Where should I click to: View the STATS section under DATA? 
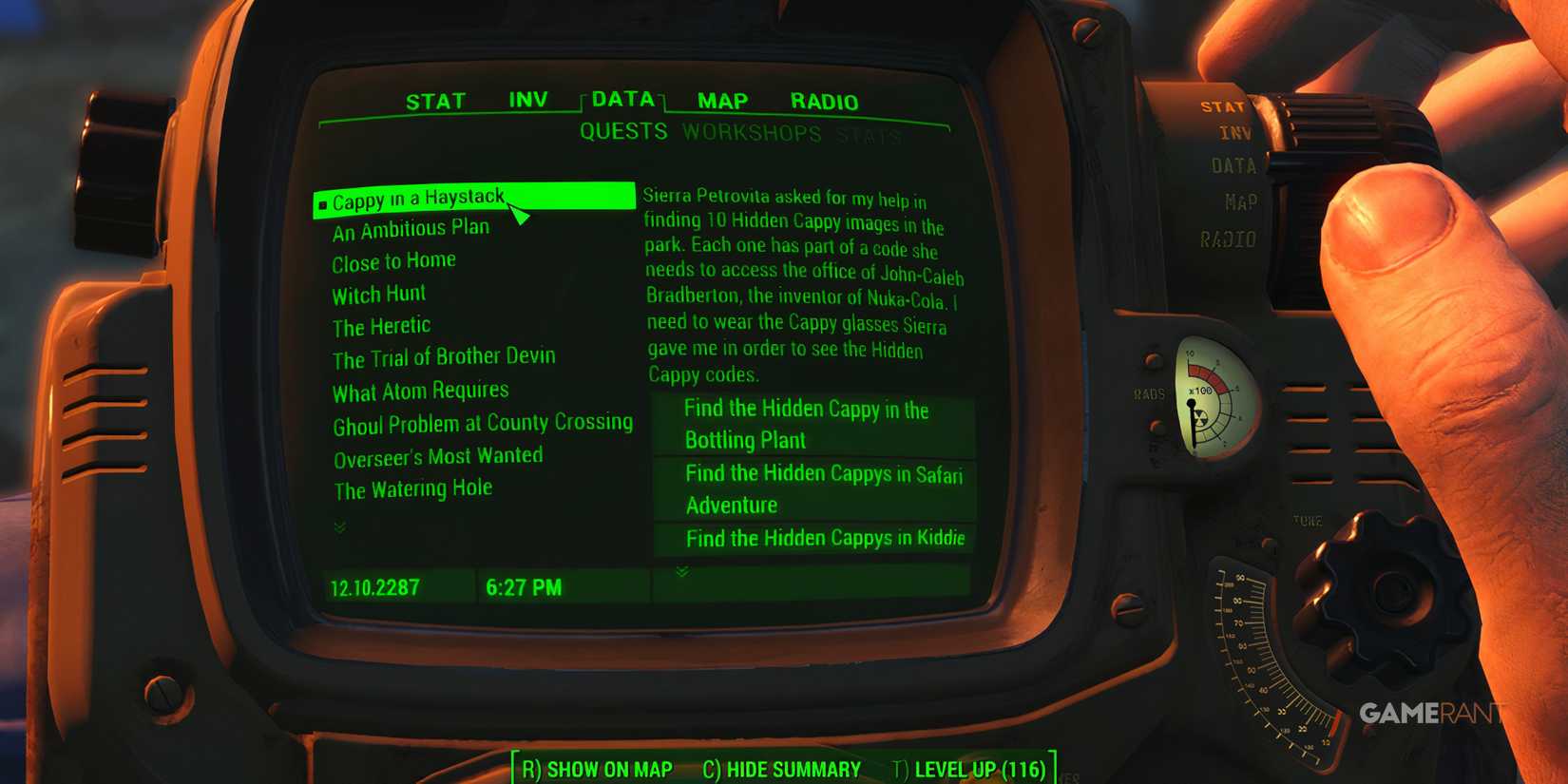click(869, 136)
